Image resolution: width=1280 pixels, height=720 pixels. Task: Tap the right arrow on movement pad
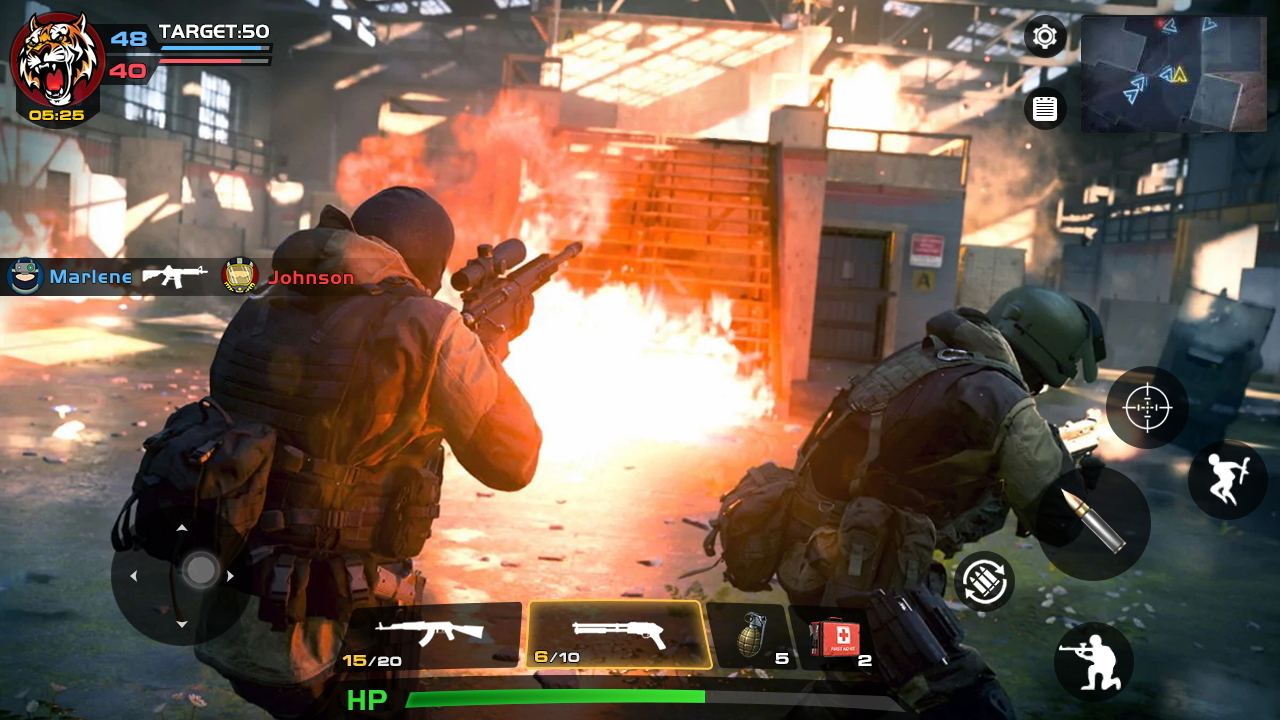(230, 575)
